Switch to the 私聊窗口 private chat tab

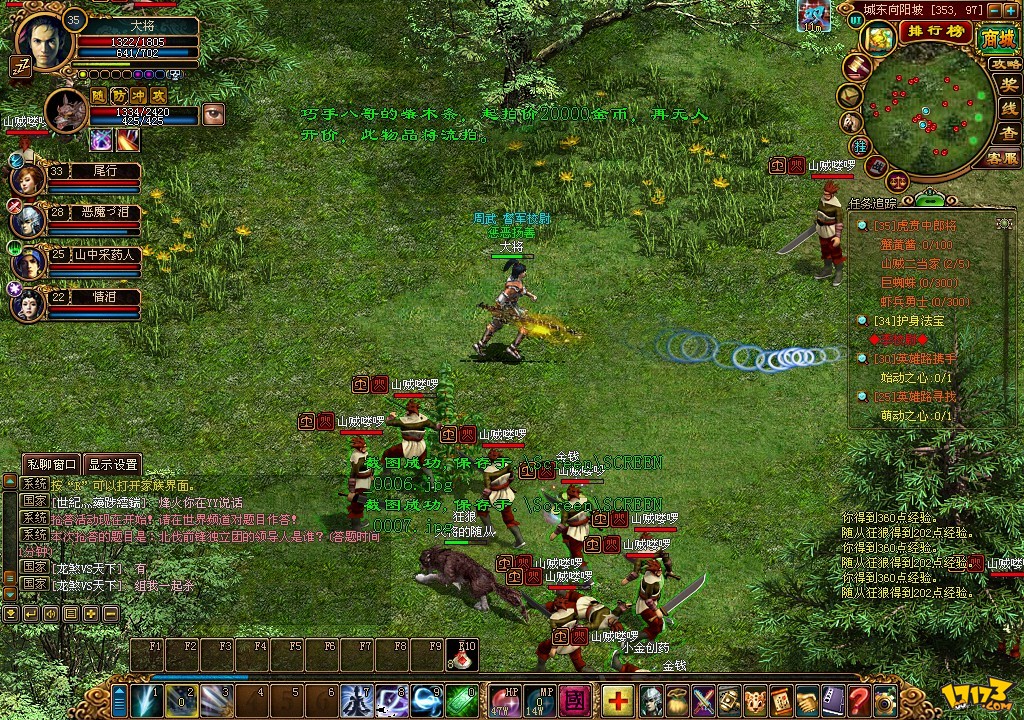click(x=51, y=464)
